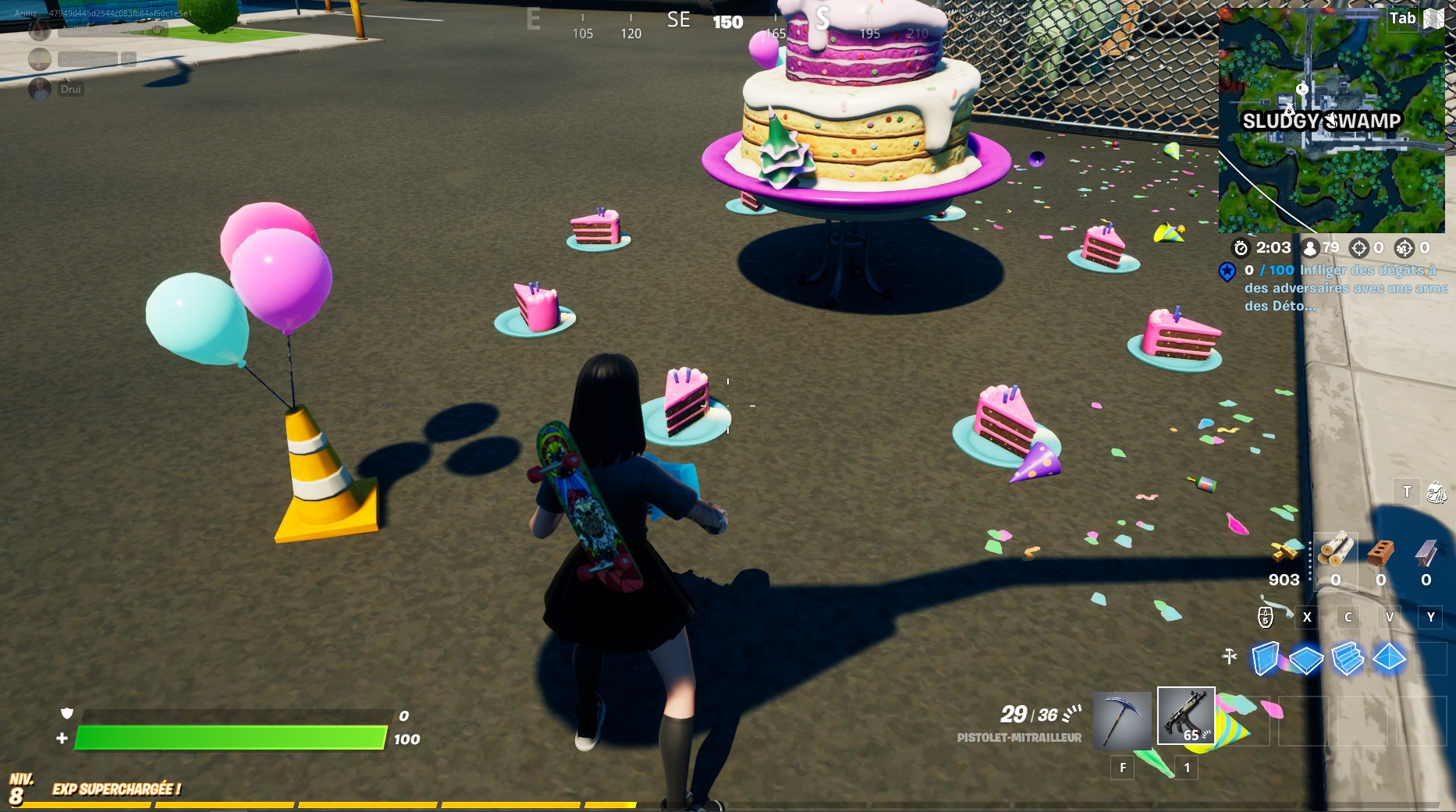Select the stairs build piece icon

pos(1348,659)
